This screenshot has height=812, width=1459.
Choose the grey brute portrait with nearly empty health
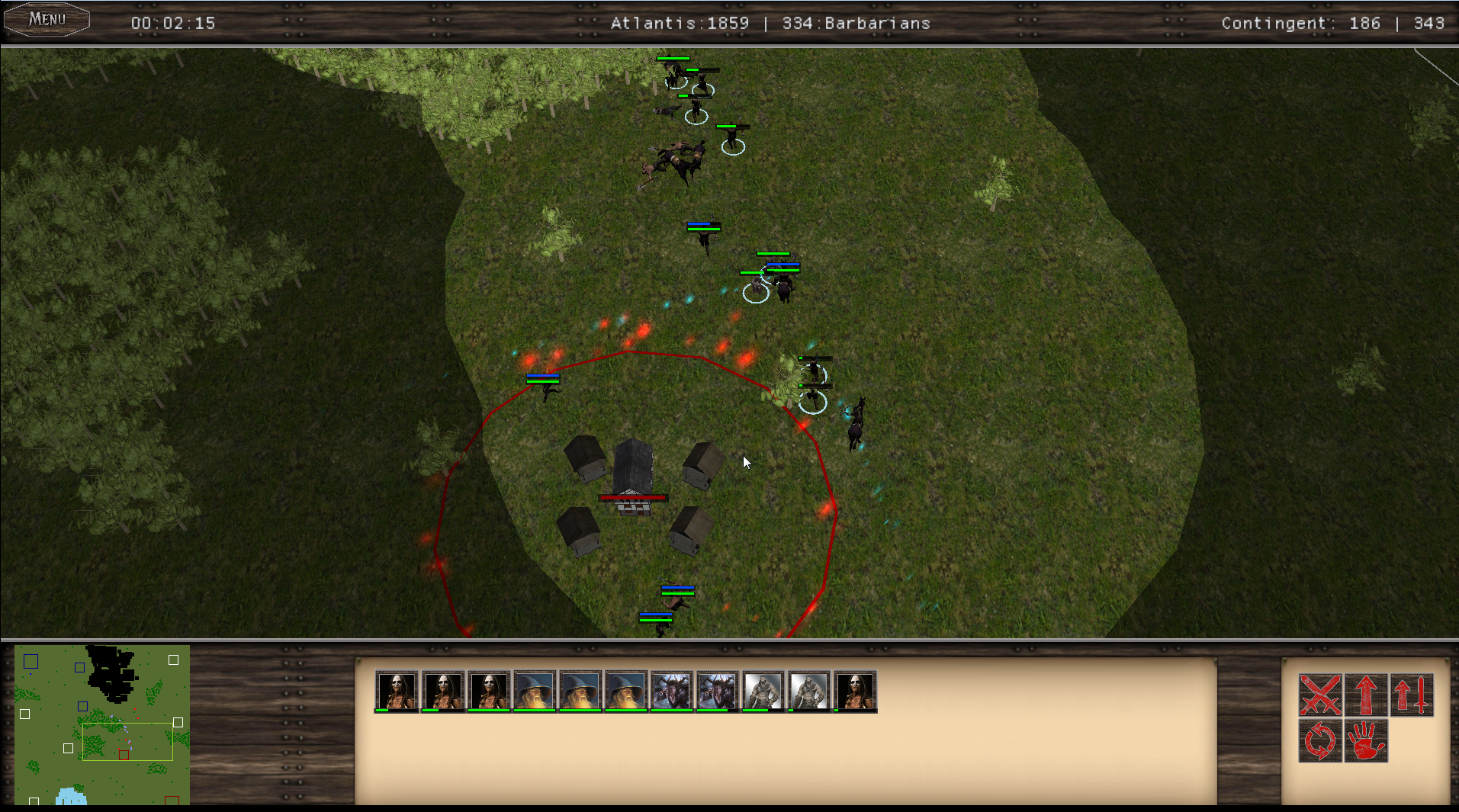coord(809,691)
